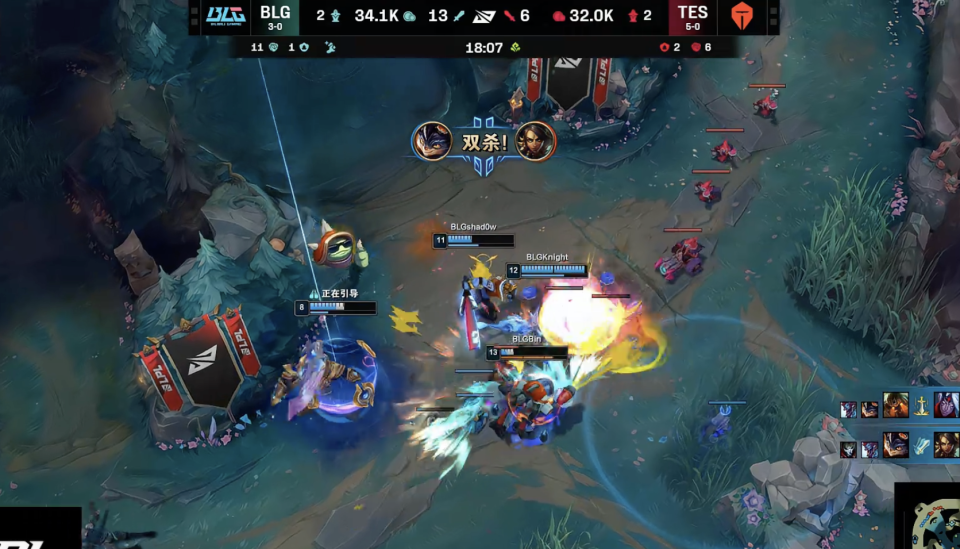960x549 pixels.
Task: Select the killer portrait in the double kill banner
Action: (431, 141)
